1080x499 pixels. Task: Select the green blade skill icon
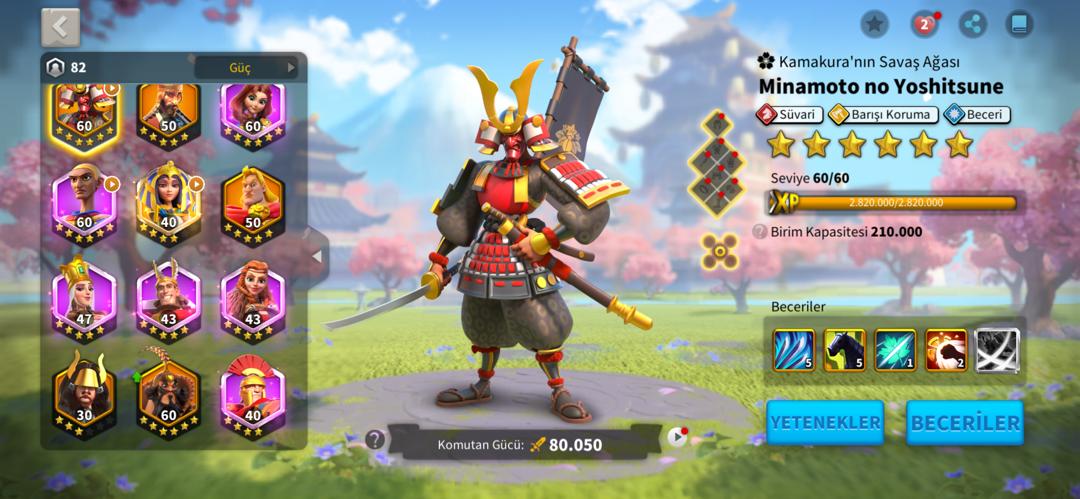pyautogui.click(x=895, y=350)
